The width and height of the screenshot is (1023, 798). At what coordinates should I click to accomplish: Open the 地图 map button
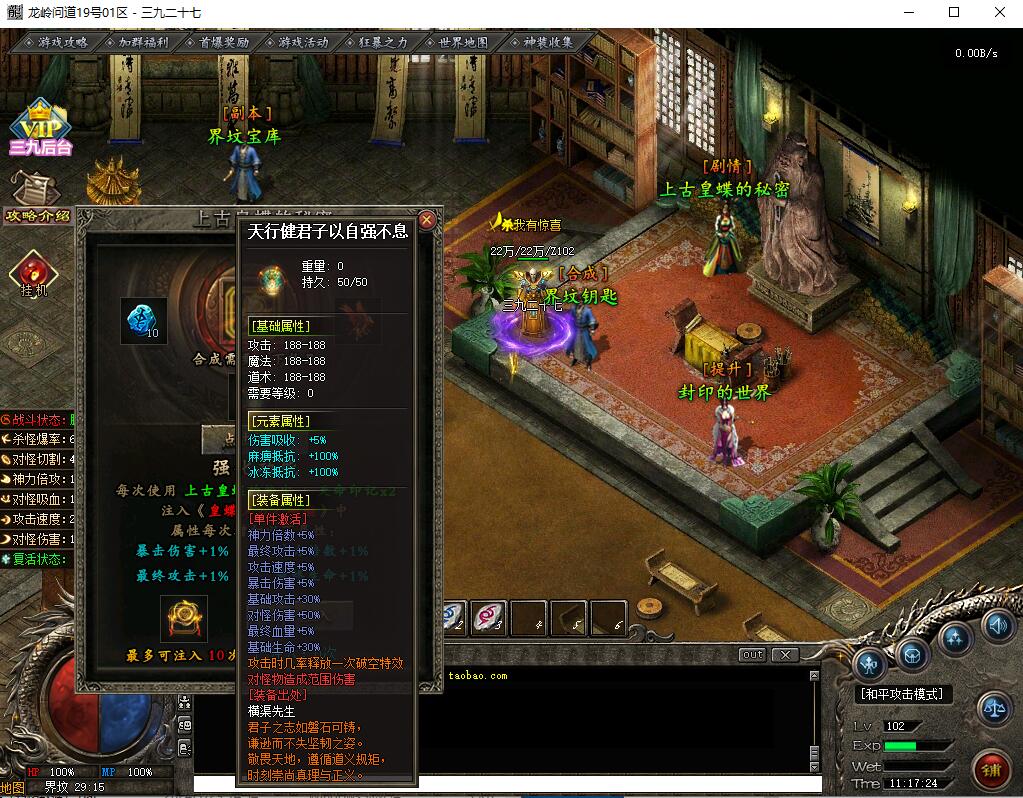click(x=13, y=787)
